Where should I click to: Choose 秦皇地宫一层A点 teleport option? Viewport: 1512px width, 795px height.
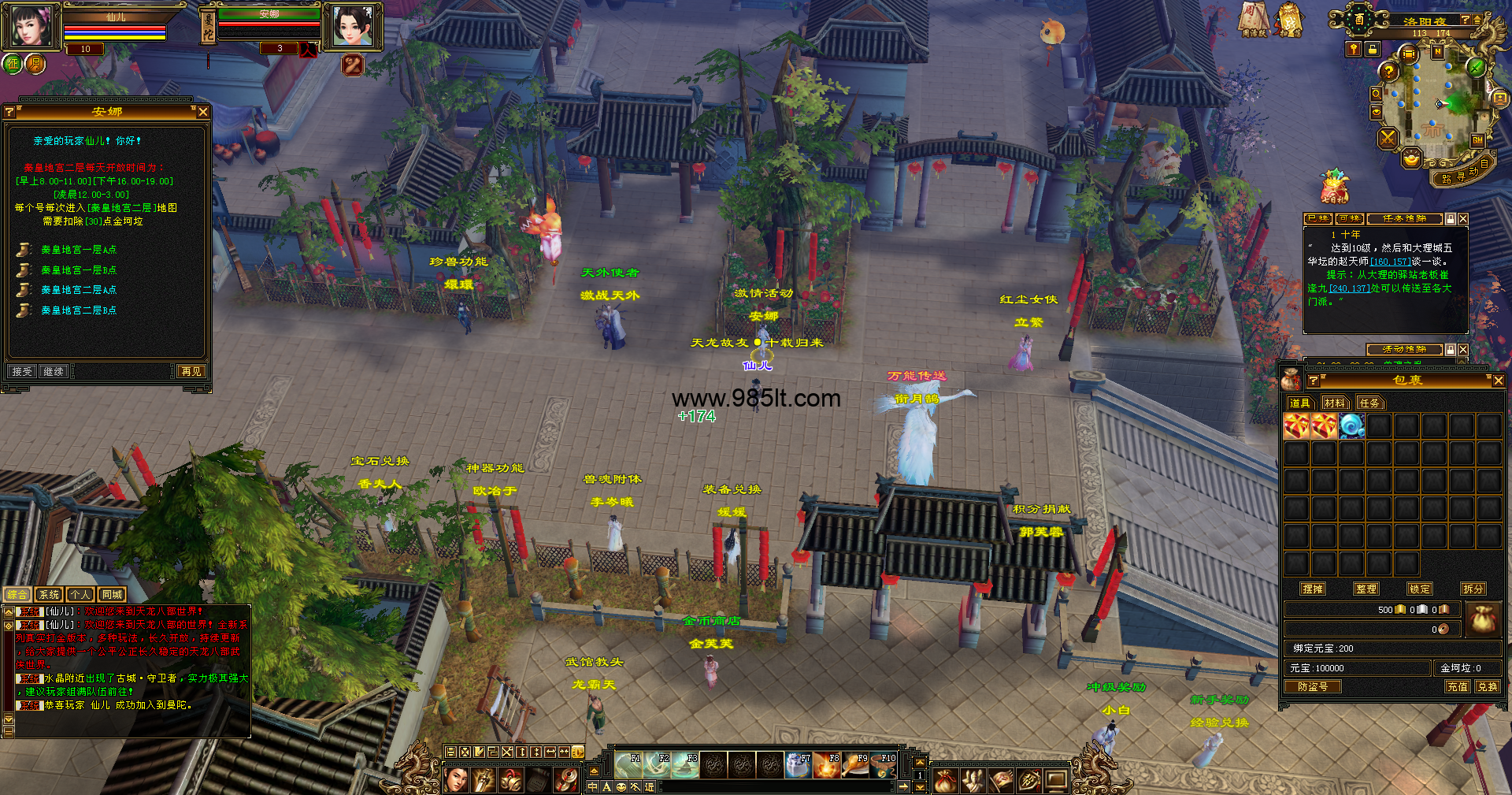[78, 250]
